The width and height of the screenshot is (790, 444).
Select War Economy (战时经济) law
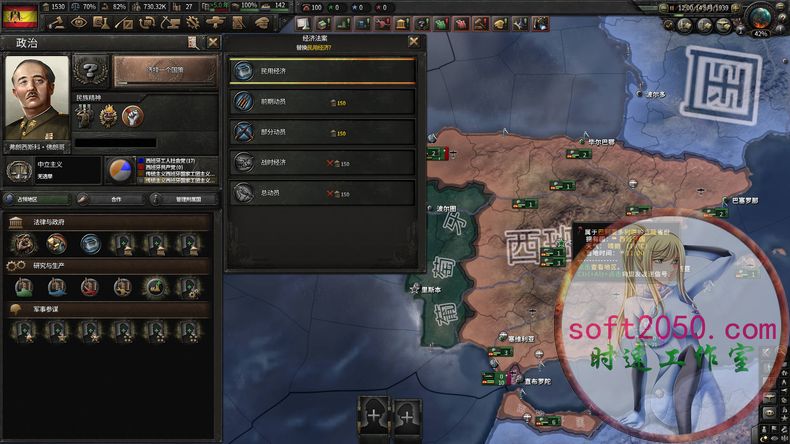pos(322,162)
